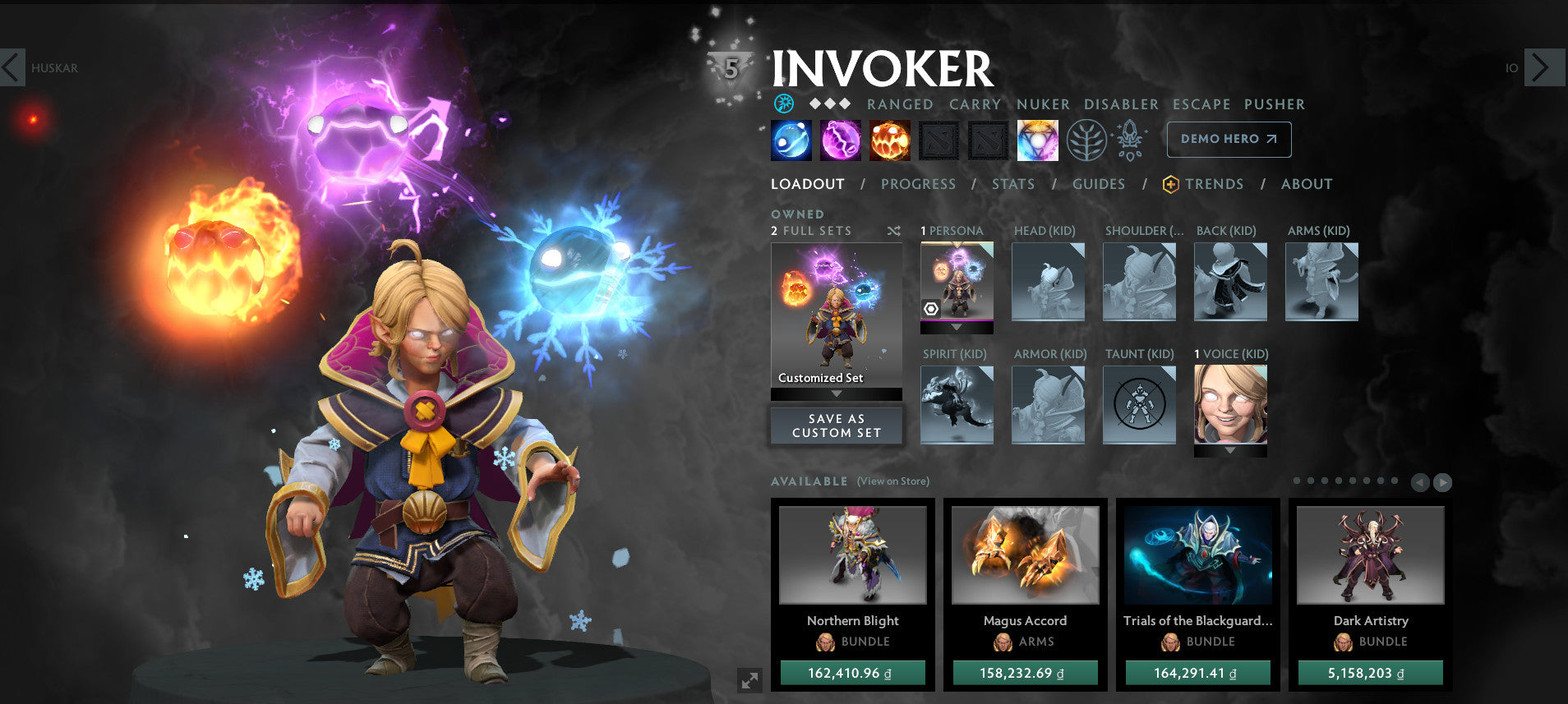Select the Exort ability icon
This screenshot has height=704, width=1568.
coord(890,140)
